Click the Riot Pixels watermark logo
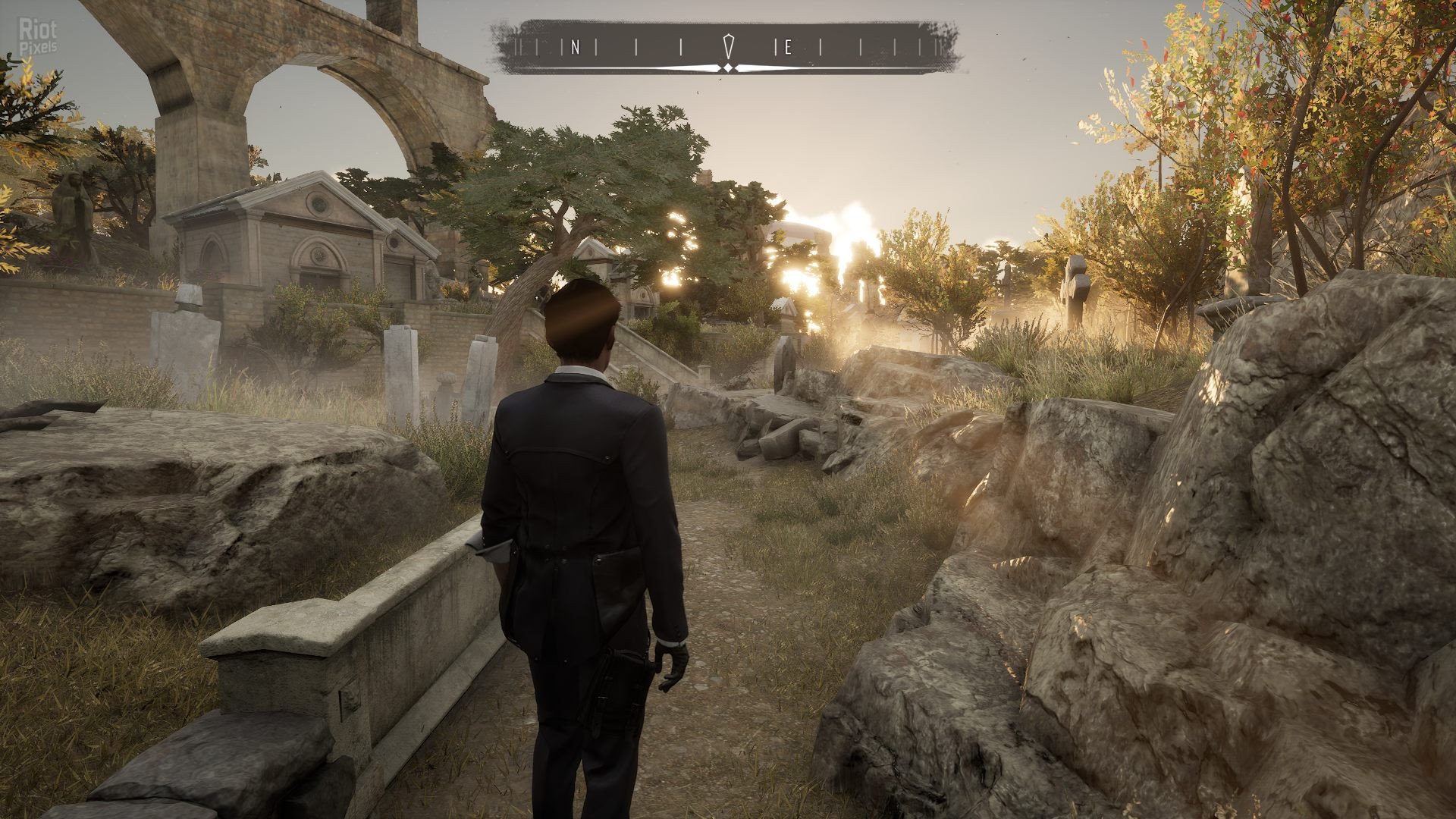Screen dimensions: 1456x819 [30, 36]
